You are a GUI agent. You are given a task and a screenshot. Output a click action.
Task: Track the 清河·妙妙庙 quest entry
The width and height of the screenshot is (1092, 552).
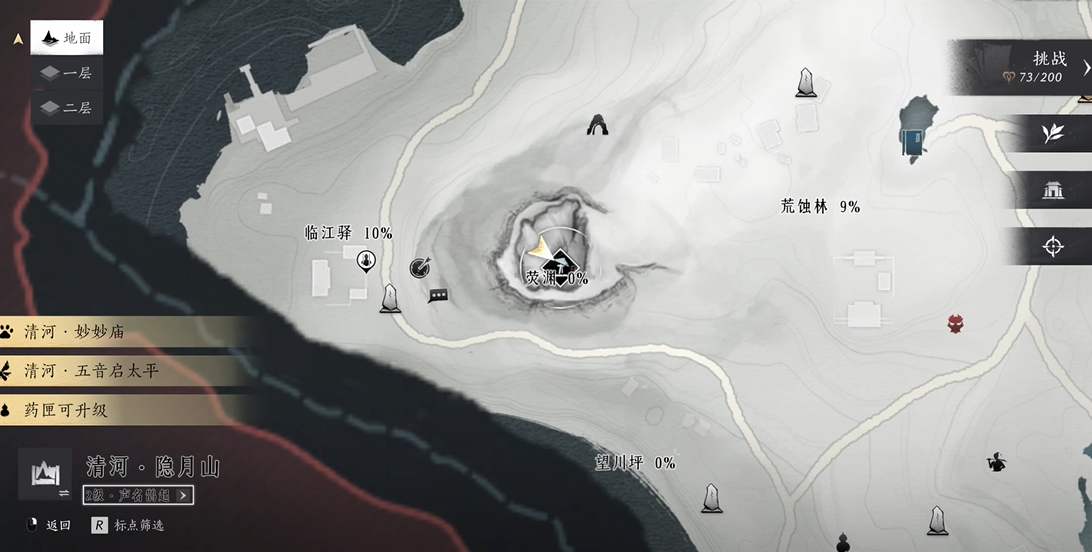[120, 333]
